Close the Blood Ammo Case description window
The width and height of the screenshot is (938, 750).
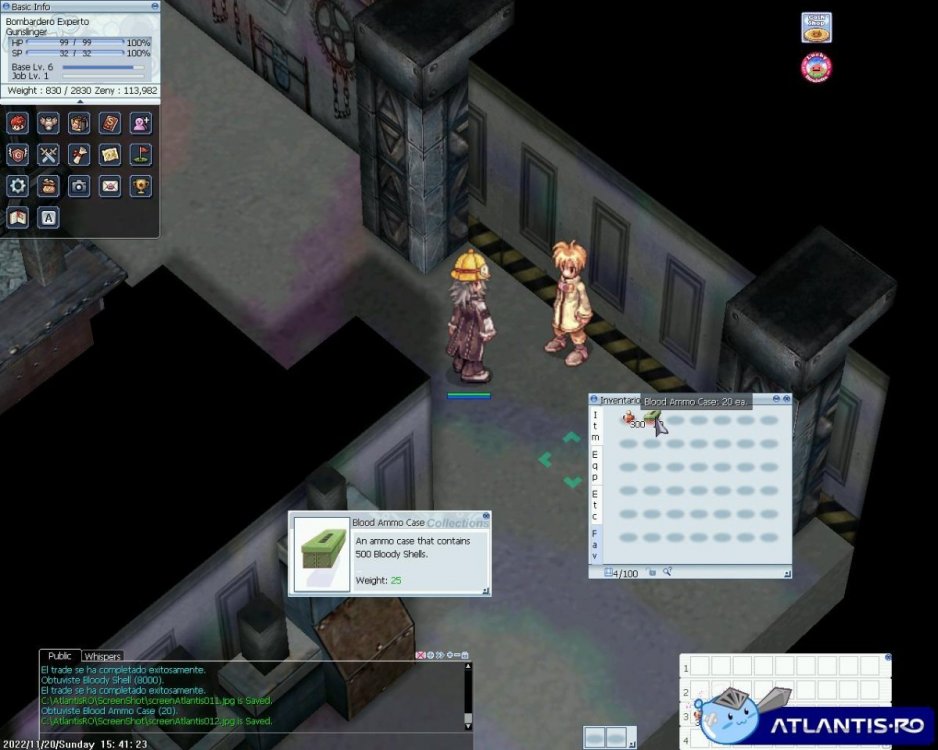[486, 517]
